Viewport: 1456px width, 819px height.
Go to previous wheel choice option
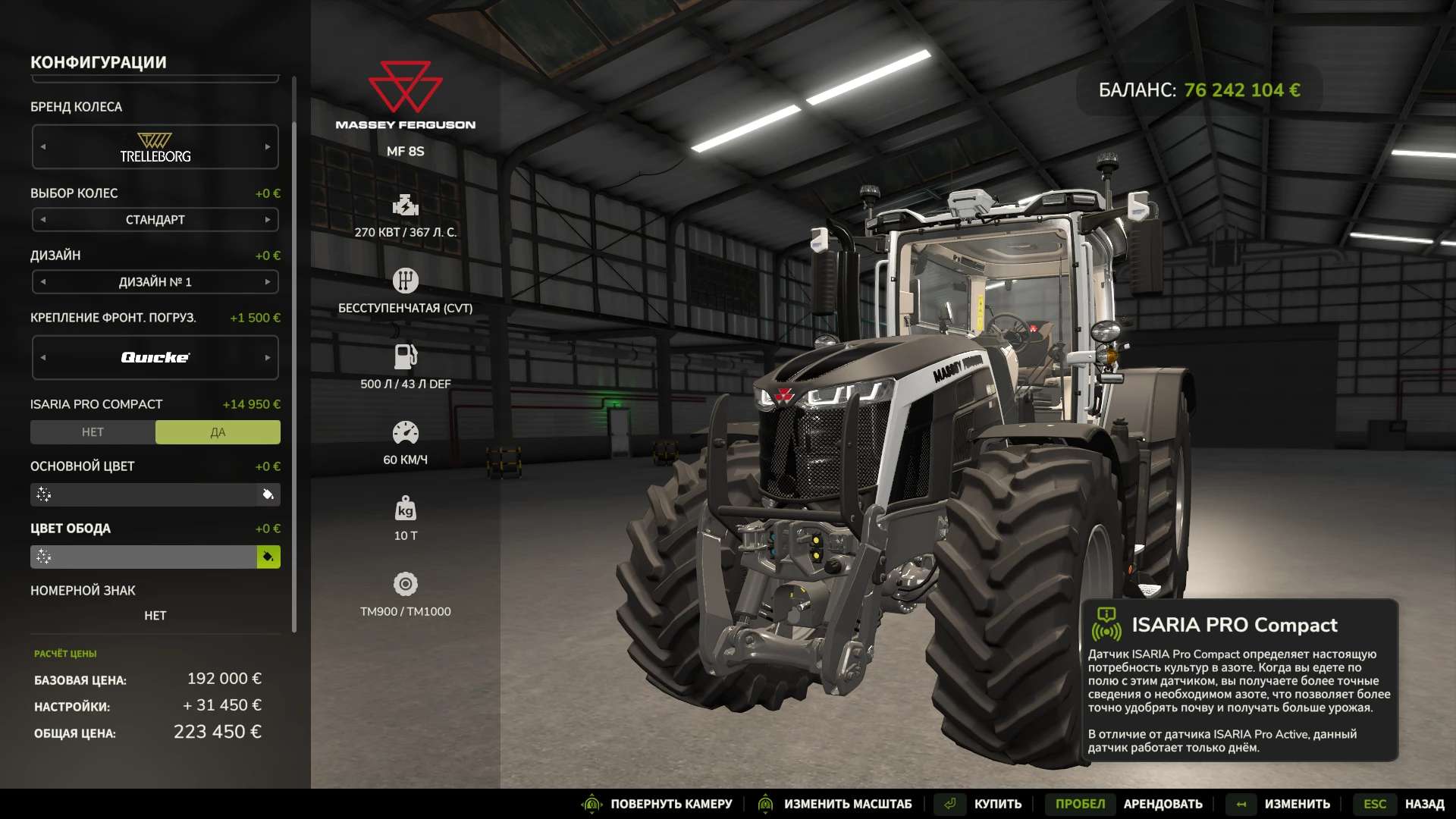pyautogui.click(x=43, y=220)
